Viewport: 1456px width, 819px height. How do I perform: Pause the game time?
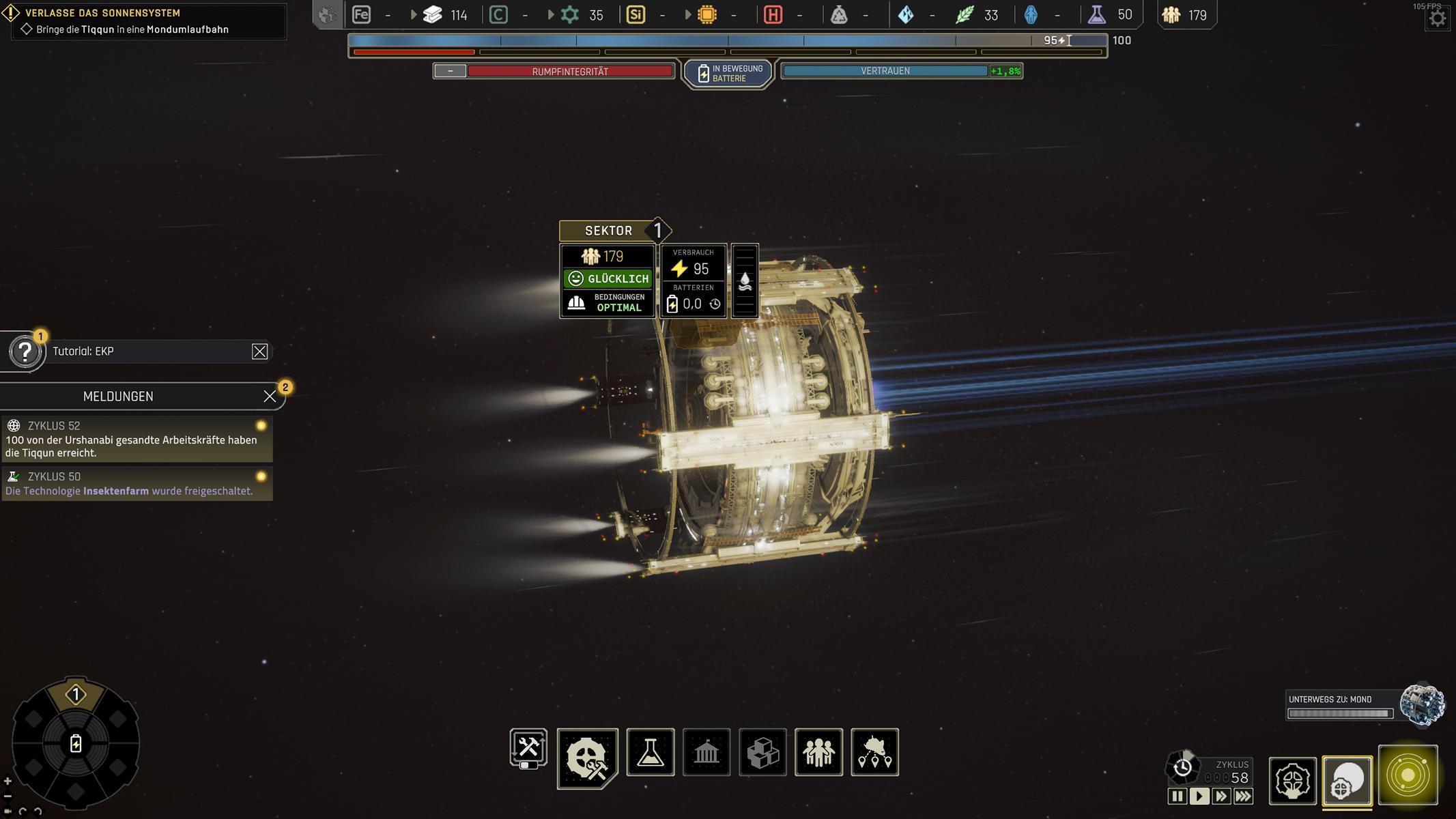(x=1177, y=796)
